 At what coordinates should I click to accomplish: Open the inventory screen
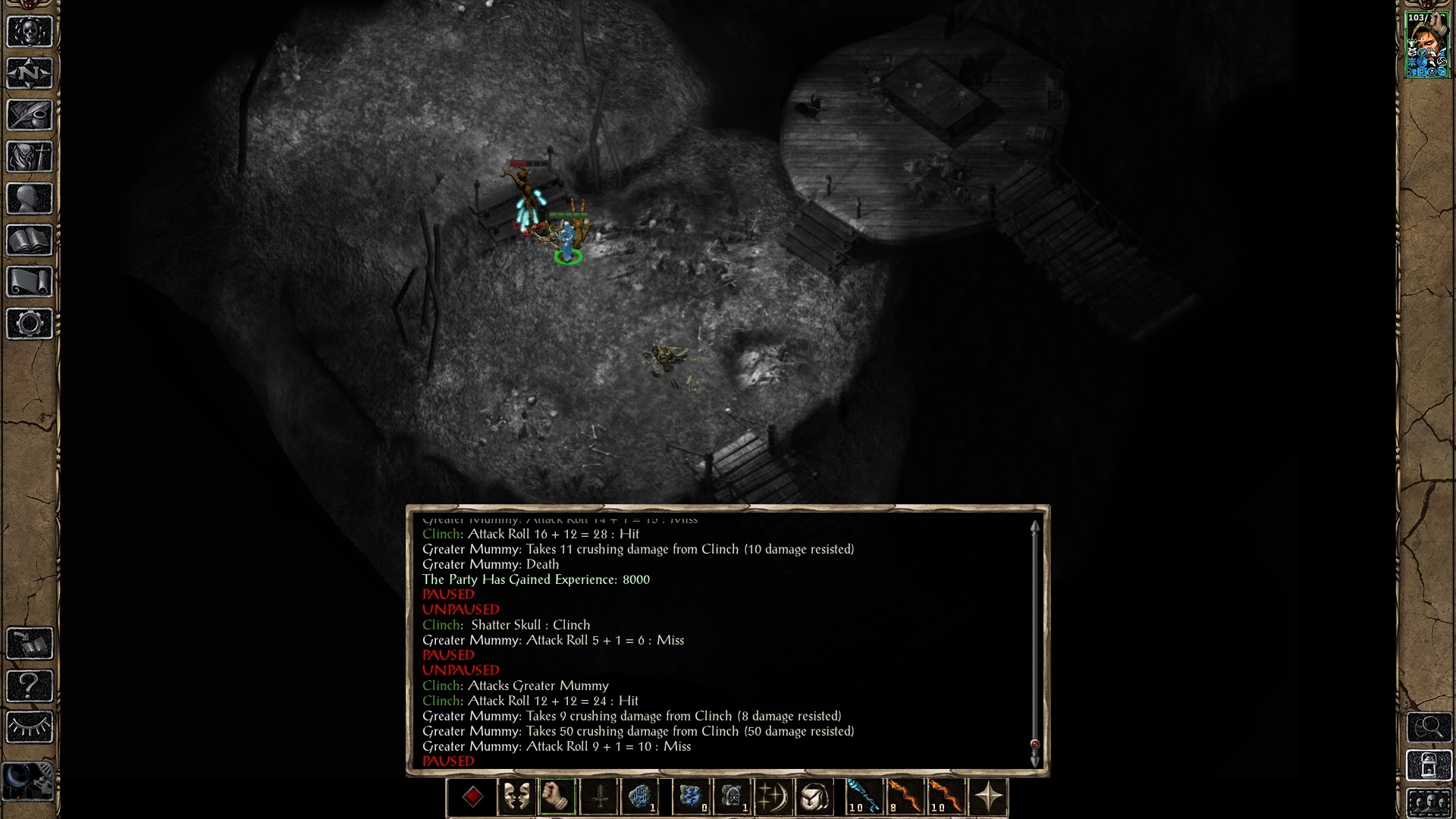[x=30, y=157]
